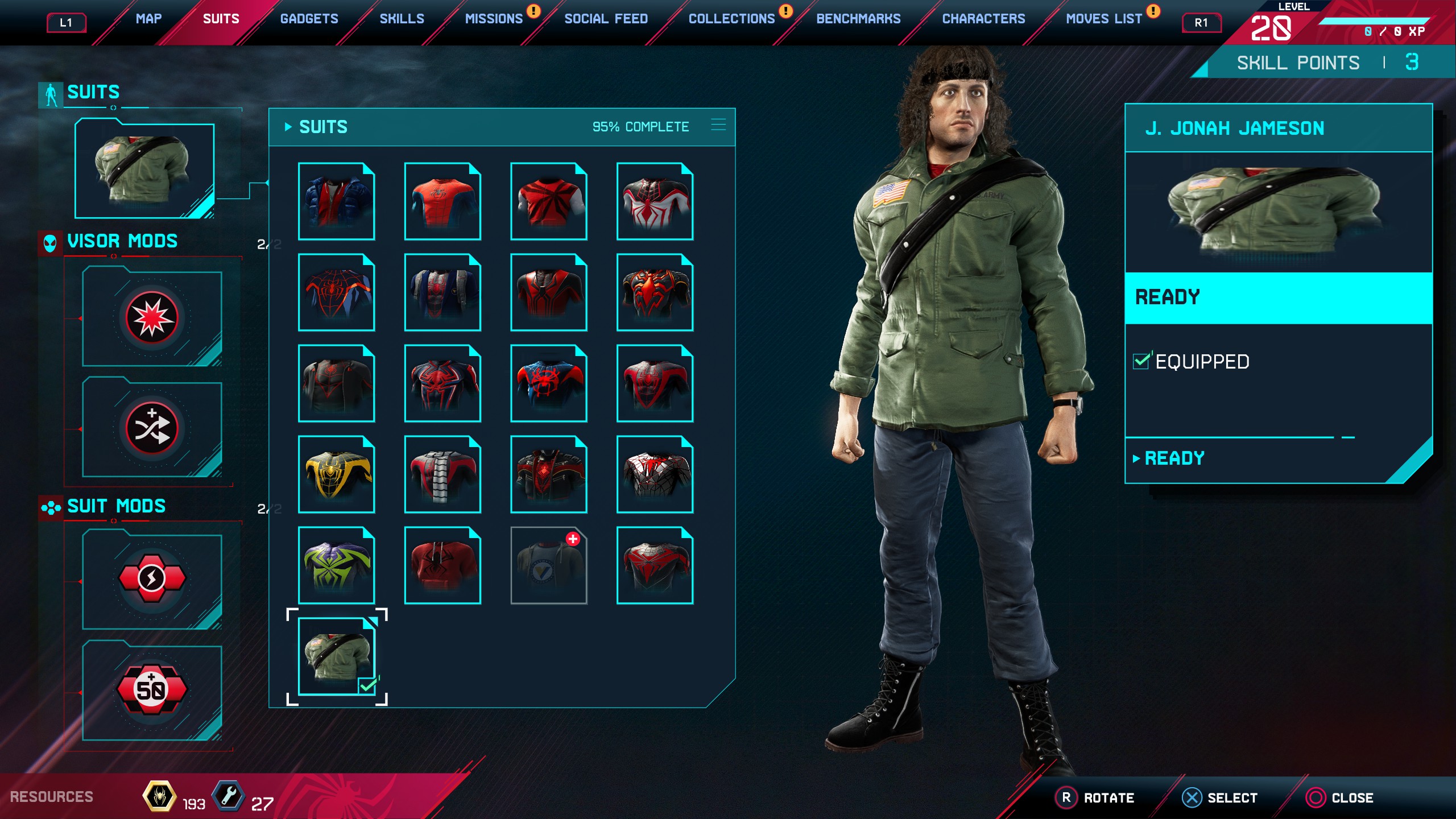This screenshot has height=819, width=1456.
Task: Switch to the Collections tab
Action: tap(731, 19)
